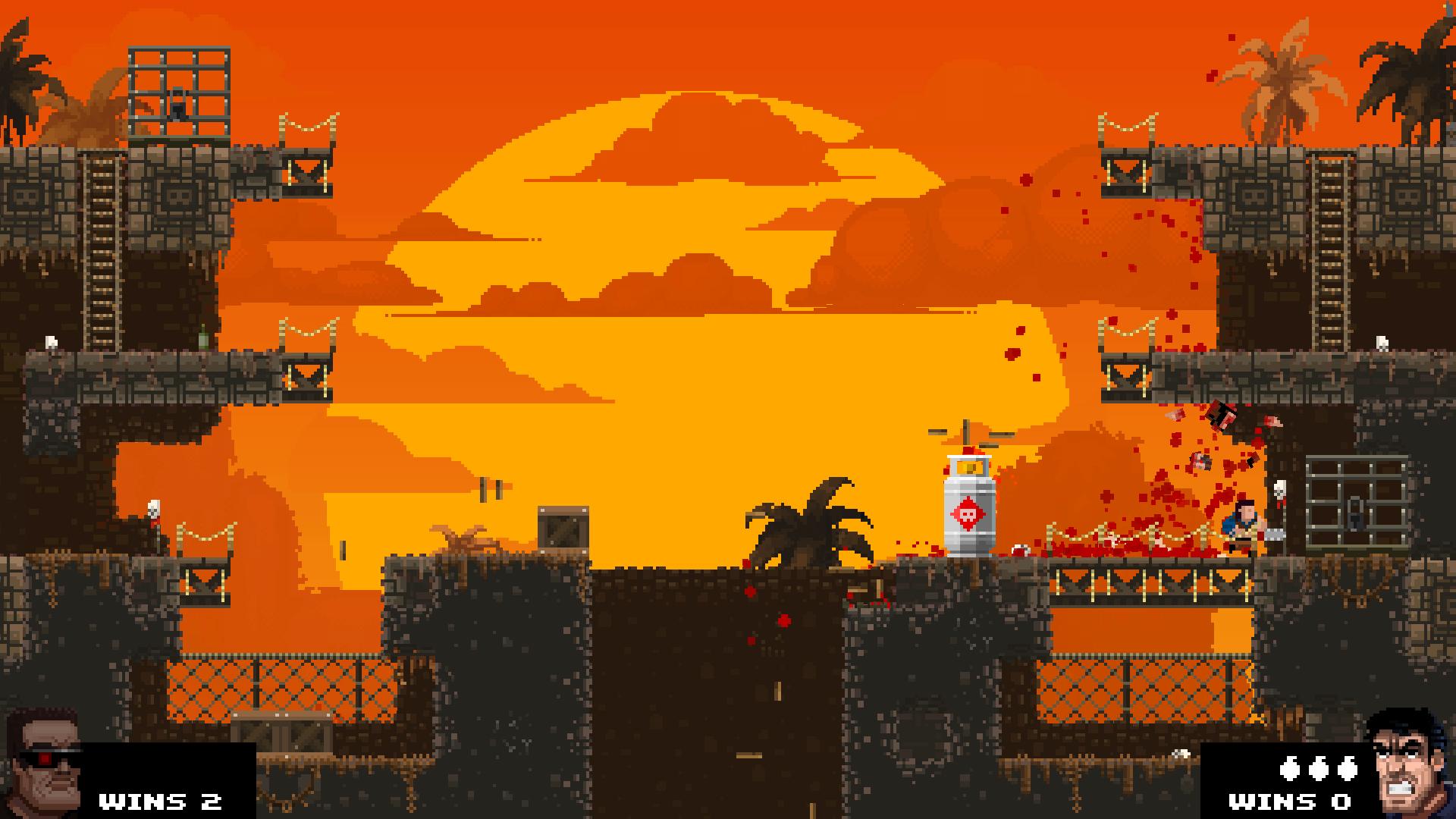1456x819 pixels.
Task: Click the third special ammo grenade icon
Action: (x=1348, y=768)
